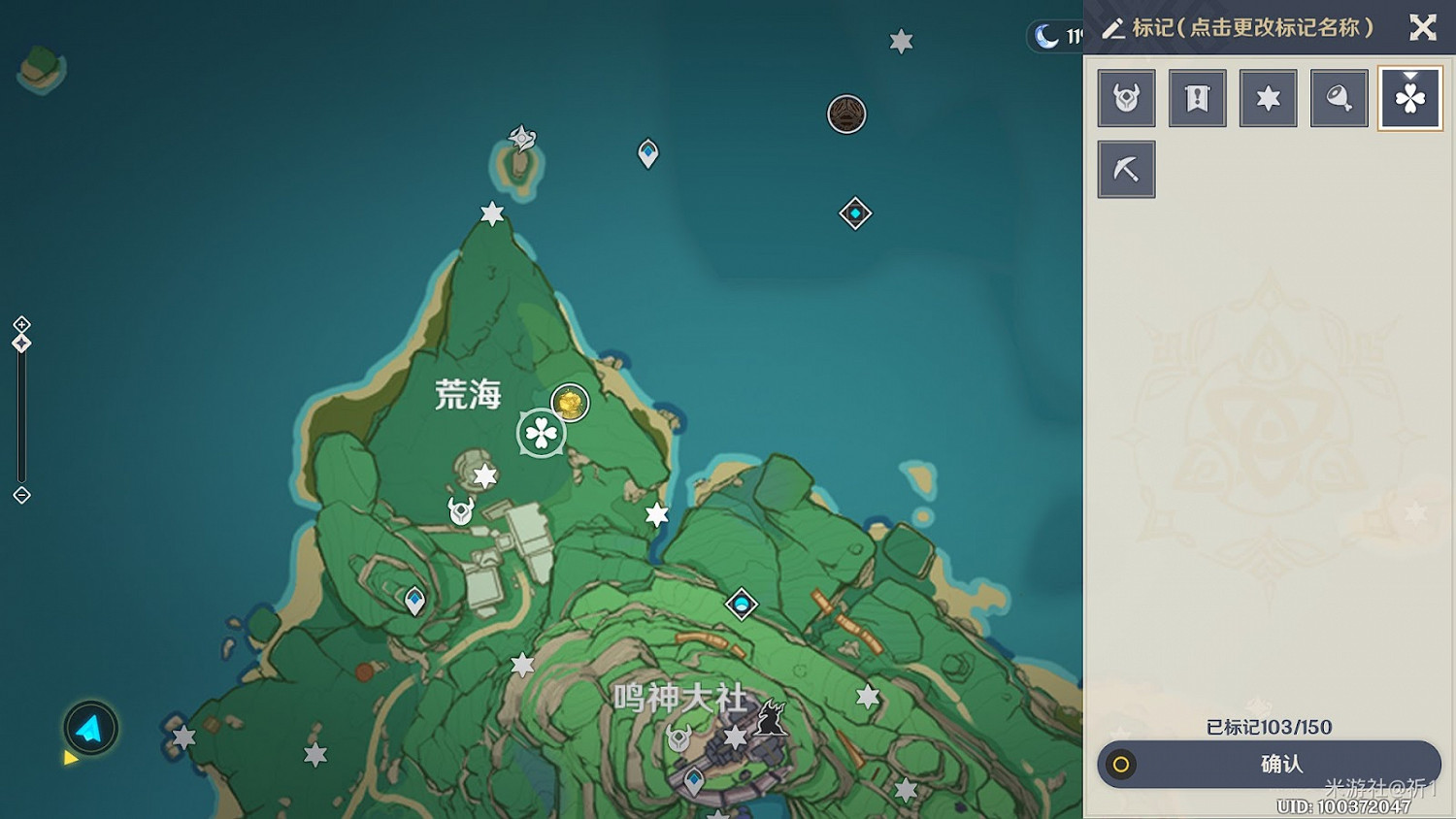Click the map zoom slider handle
The image size is (1456, 819).
coord(21,342)
